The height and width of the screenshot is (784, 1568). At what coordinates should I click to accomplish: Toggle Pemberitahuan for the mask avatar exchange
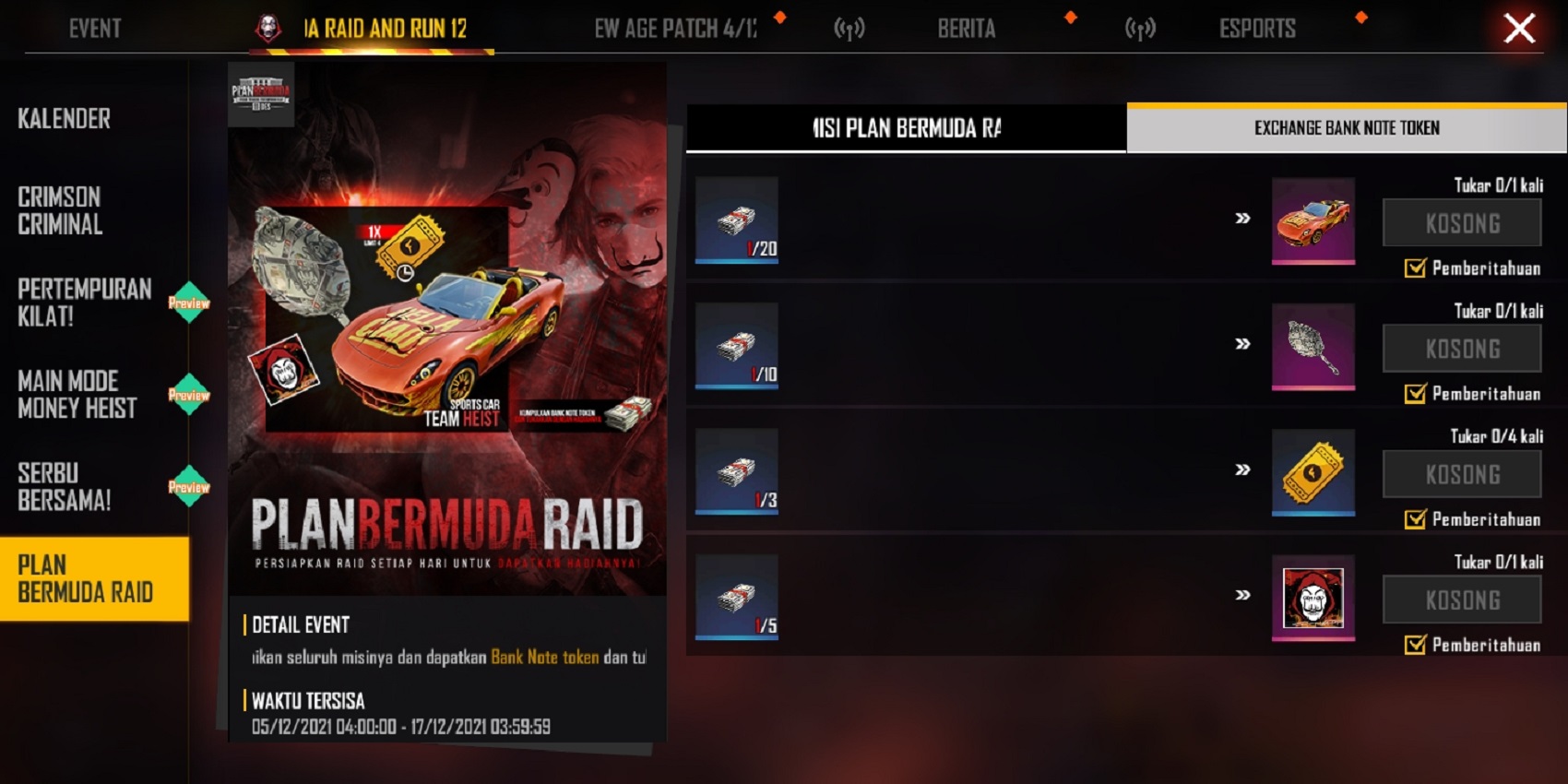pos(1414,647)
